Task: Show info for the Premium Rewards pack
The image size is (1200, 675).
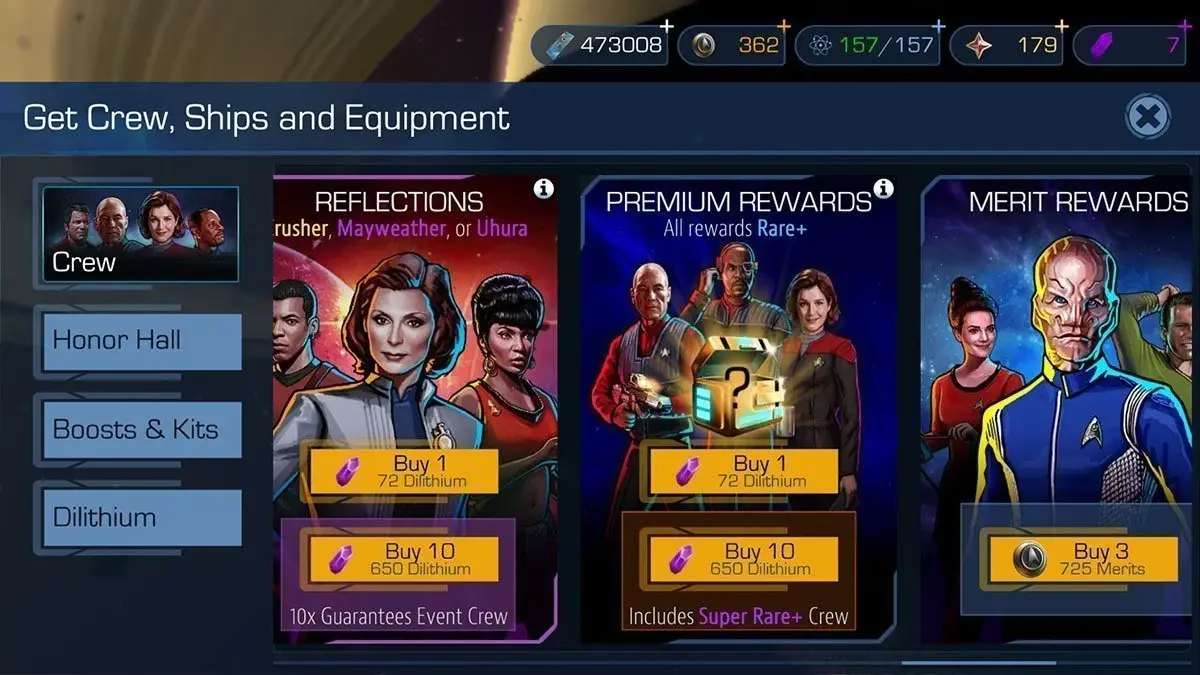Action: pos(883,188)
